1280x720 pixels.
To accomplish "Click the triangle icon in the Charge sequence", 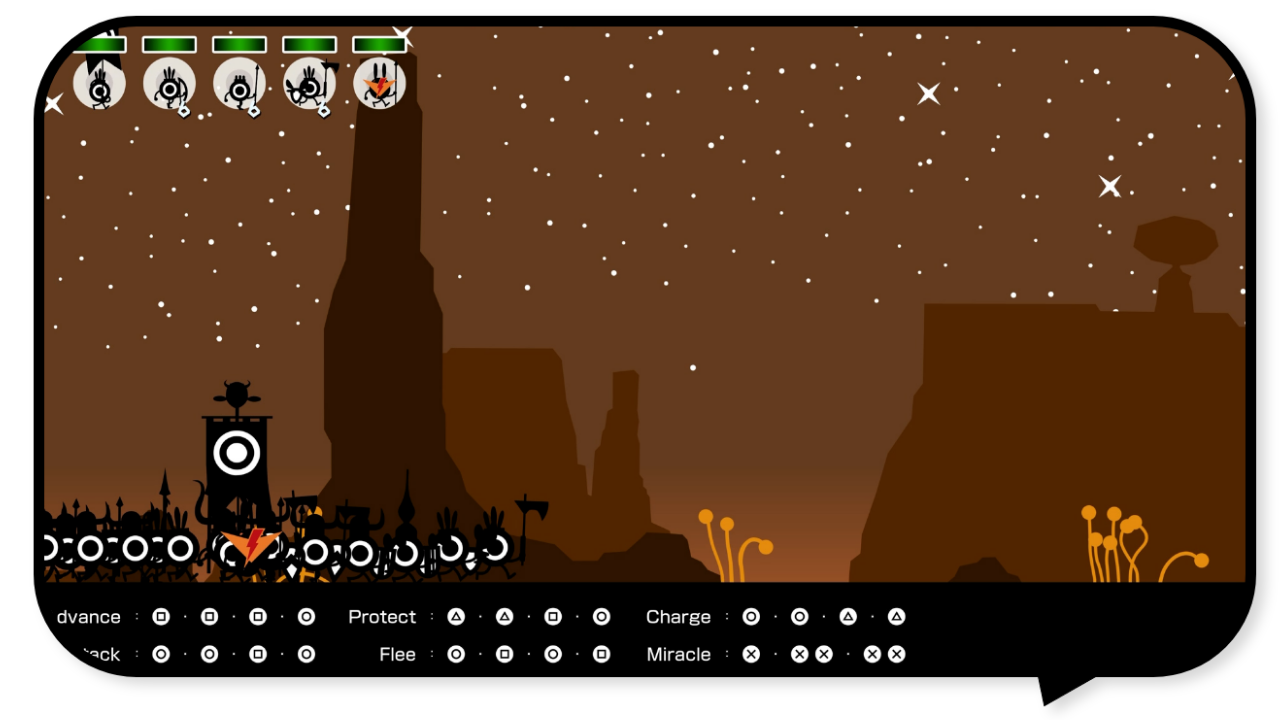I will click(x=849, y=616).
